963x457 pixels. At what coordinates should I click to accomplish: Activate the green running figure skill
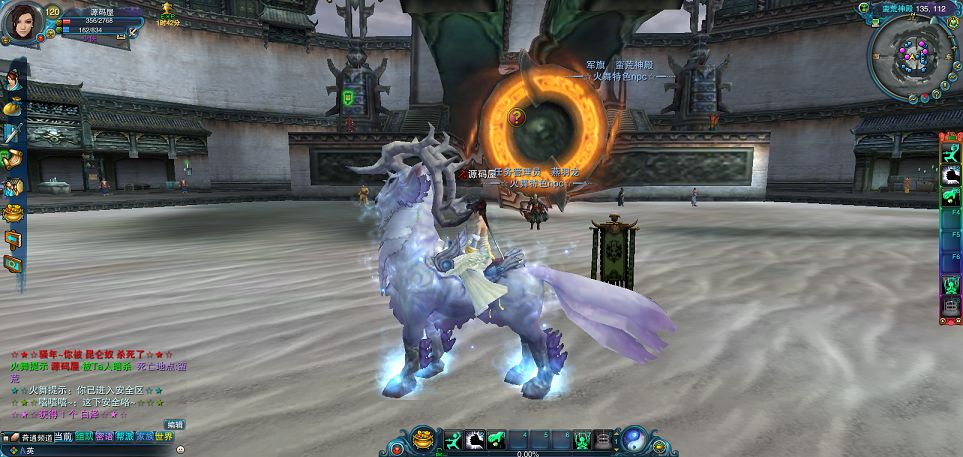click(x=453, y=440)
